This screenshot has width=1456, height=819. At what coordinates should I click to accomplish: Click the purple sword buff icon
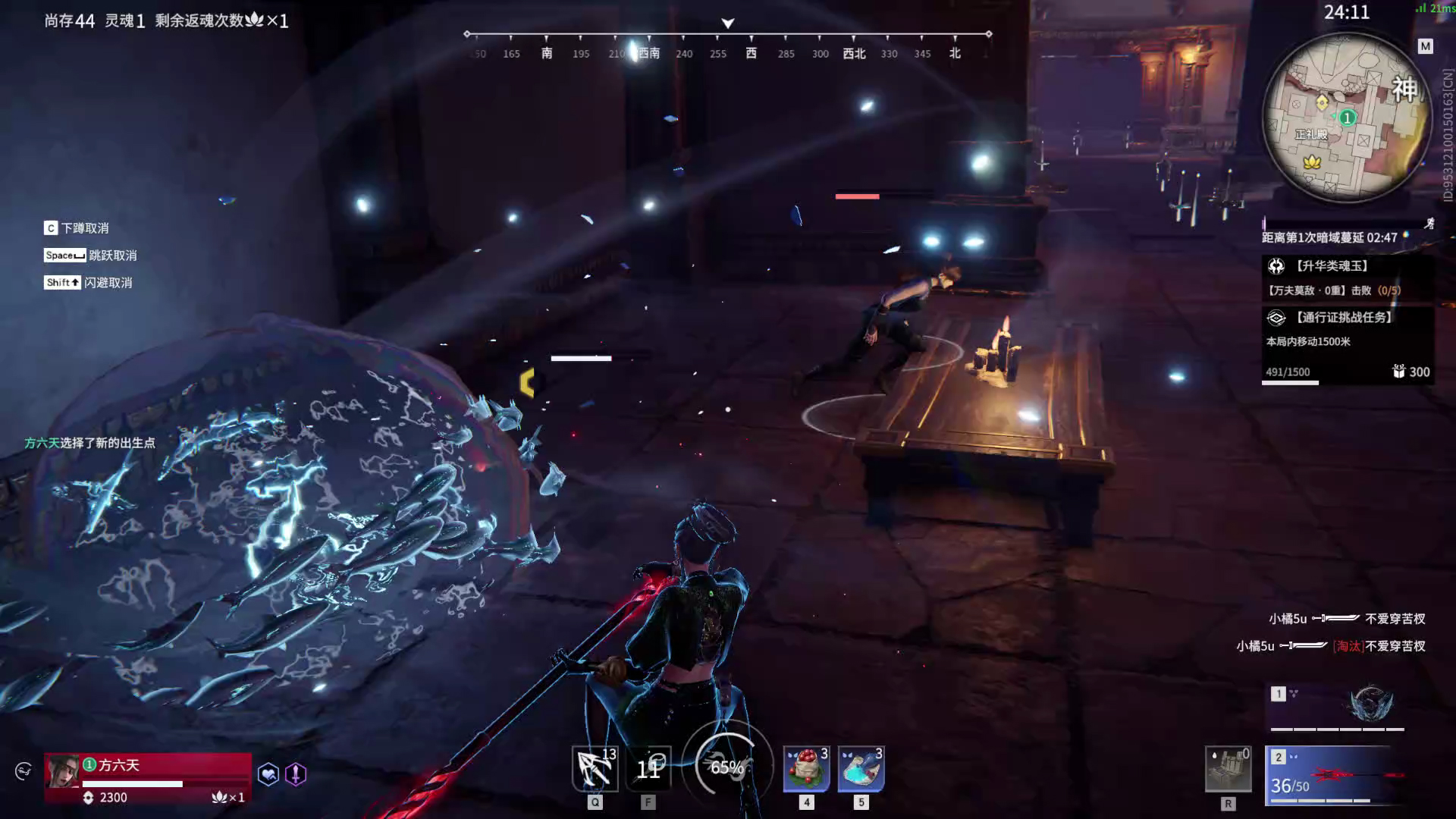click(296, 774)
